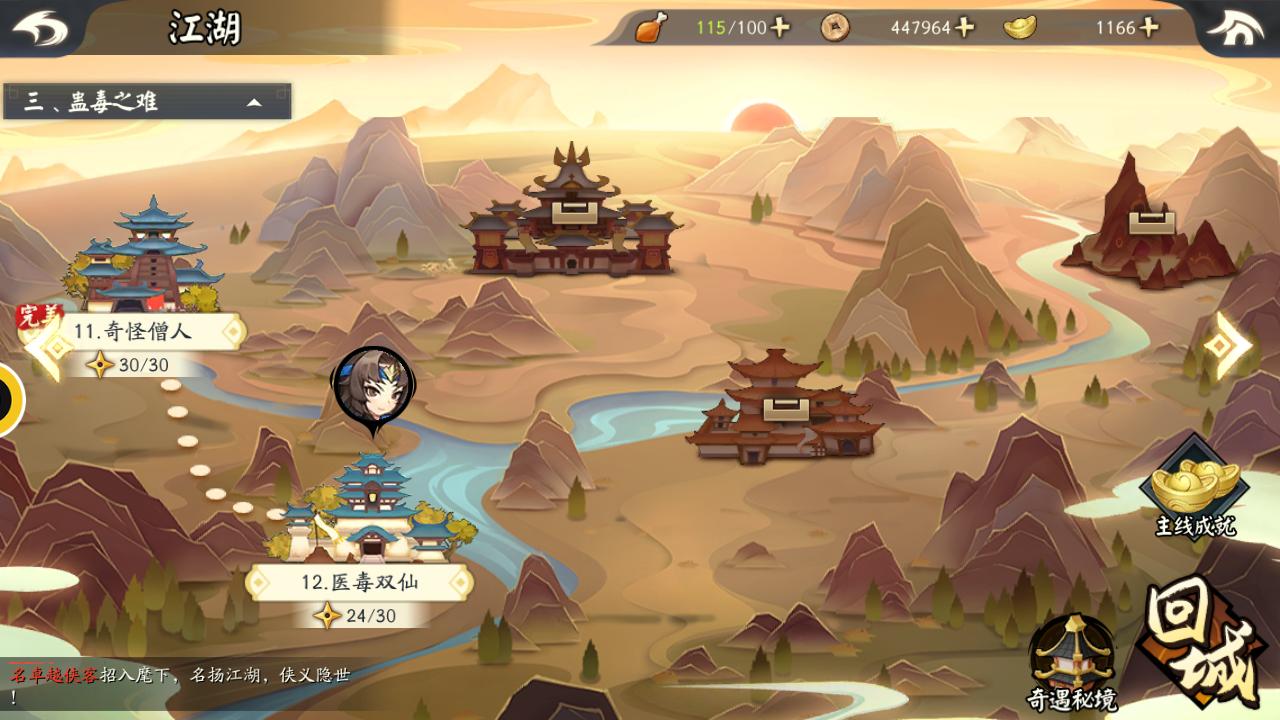Return home via the top-right icon
1280x720 pixels.
(x=1242, y=28)
